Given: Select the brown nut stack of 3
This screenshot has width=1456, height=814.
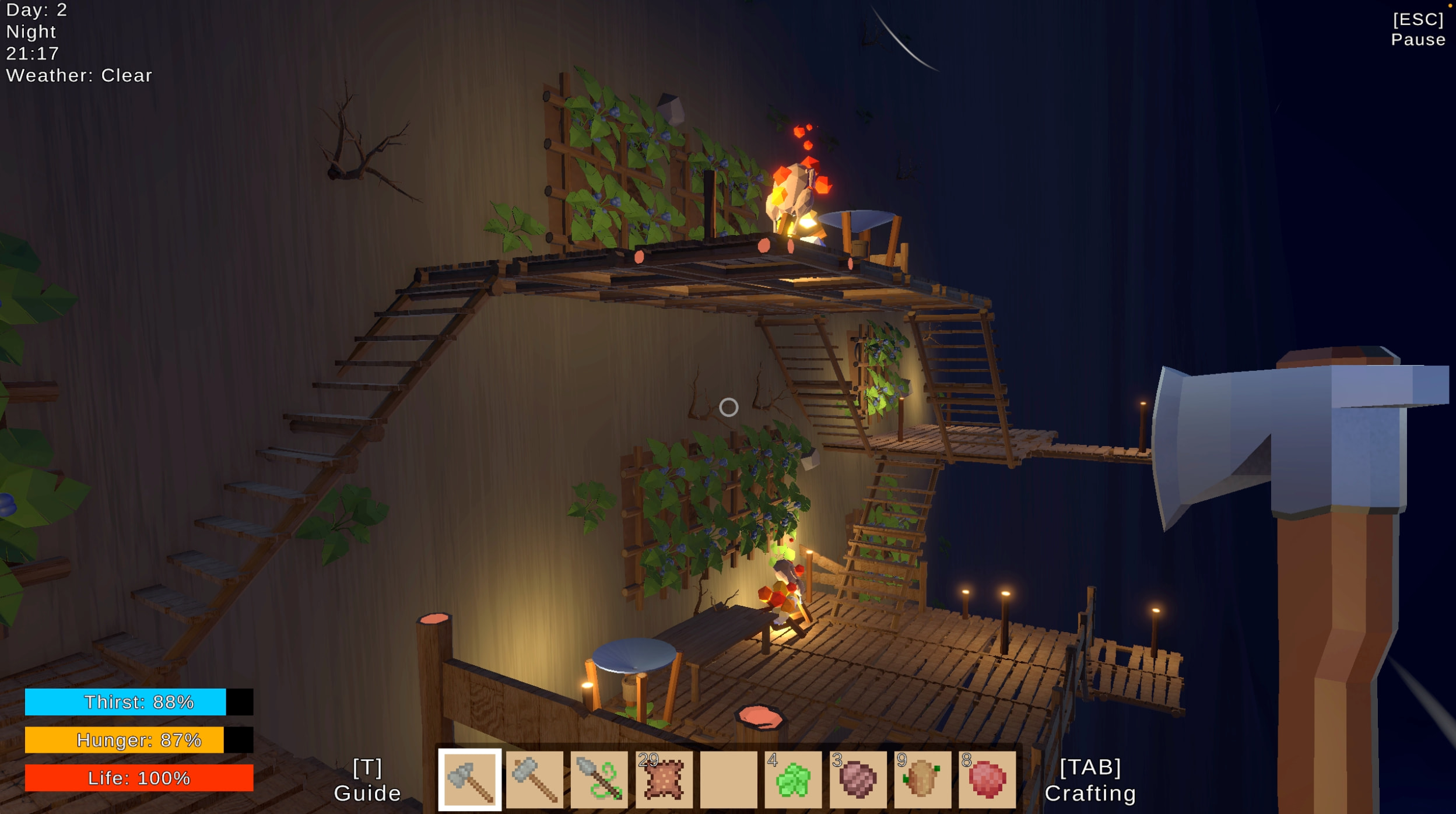Looking at the screenshot, I should 858,779.
